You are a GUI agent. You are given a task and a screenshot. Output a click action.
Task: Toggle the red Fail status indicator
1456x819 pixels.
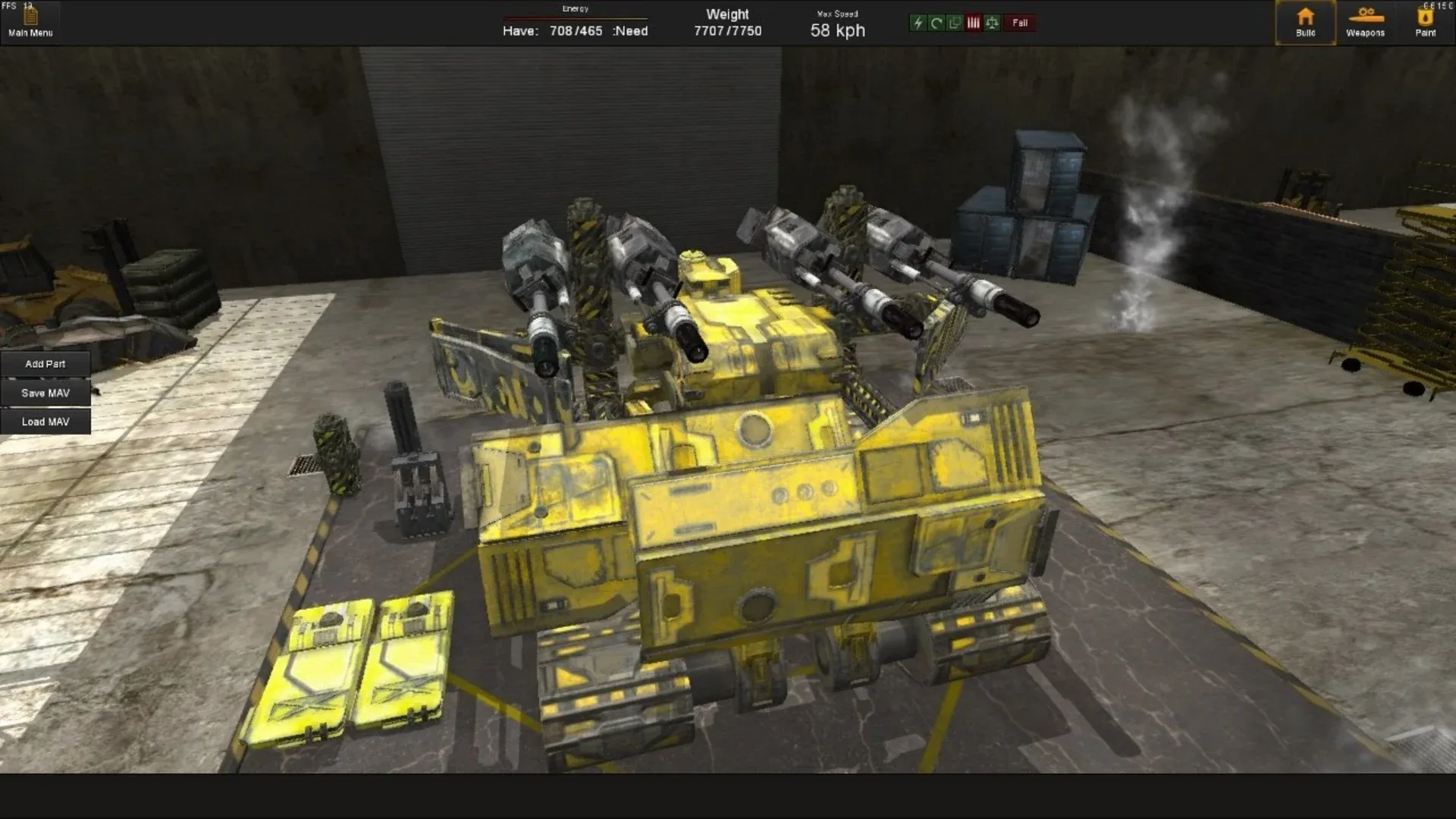click(x=1019, y=24)
